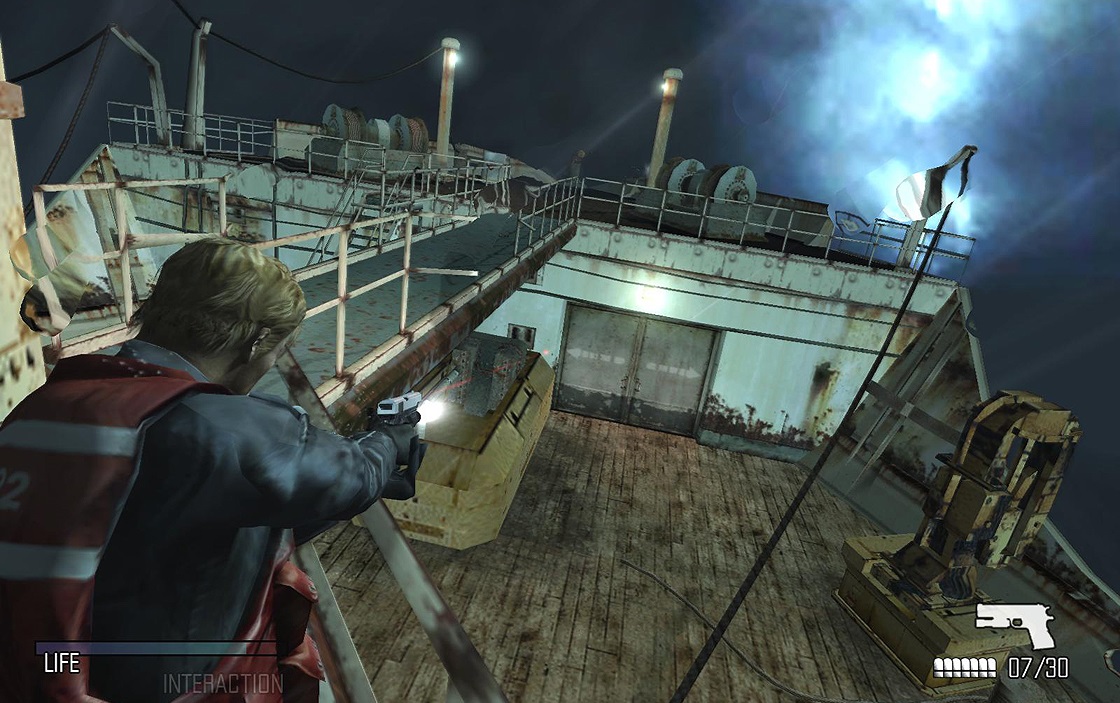Select the pistol weapon icon

point(1013,625)
